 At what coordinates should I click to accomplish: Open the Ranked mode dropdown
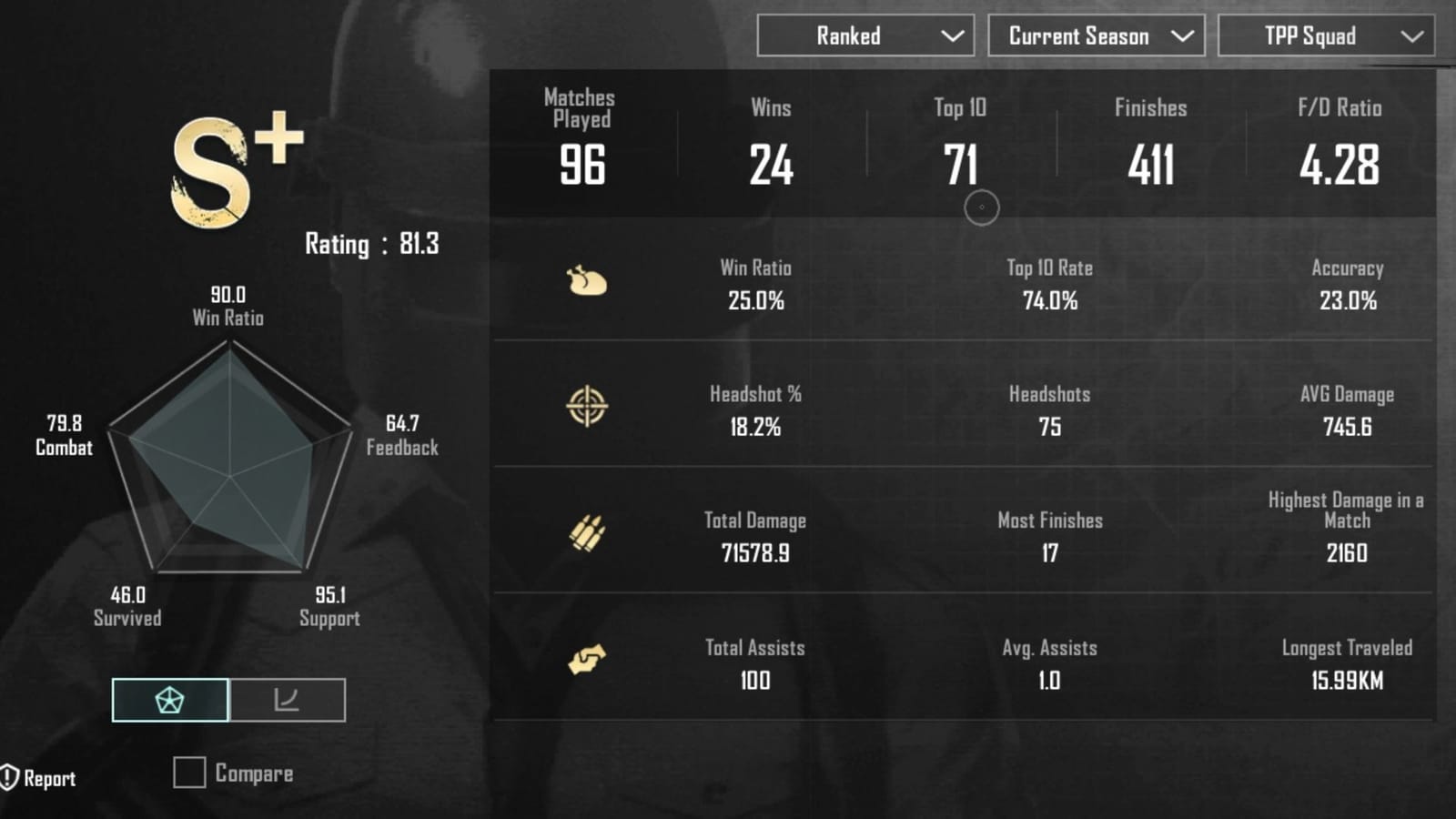point(864,35)
